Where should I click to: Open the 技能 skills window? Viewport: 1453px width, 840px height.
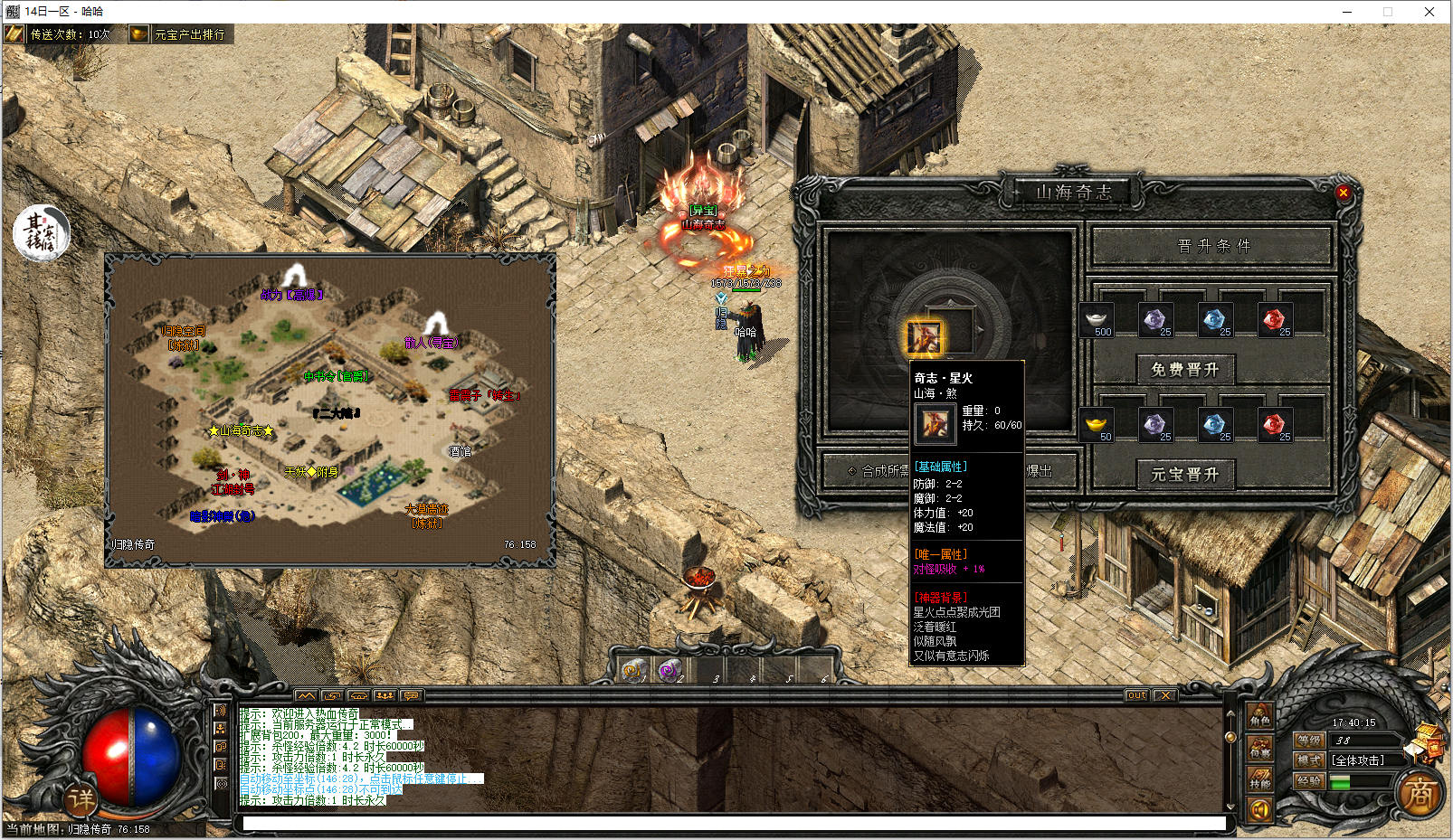click(1259, 780)
